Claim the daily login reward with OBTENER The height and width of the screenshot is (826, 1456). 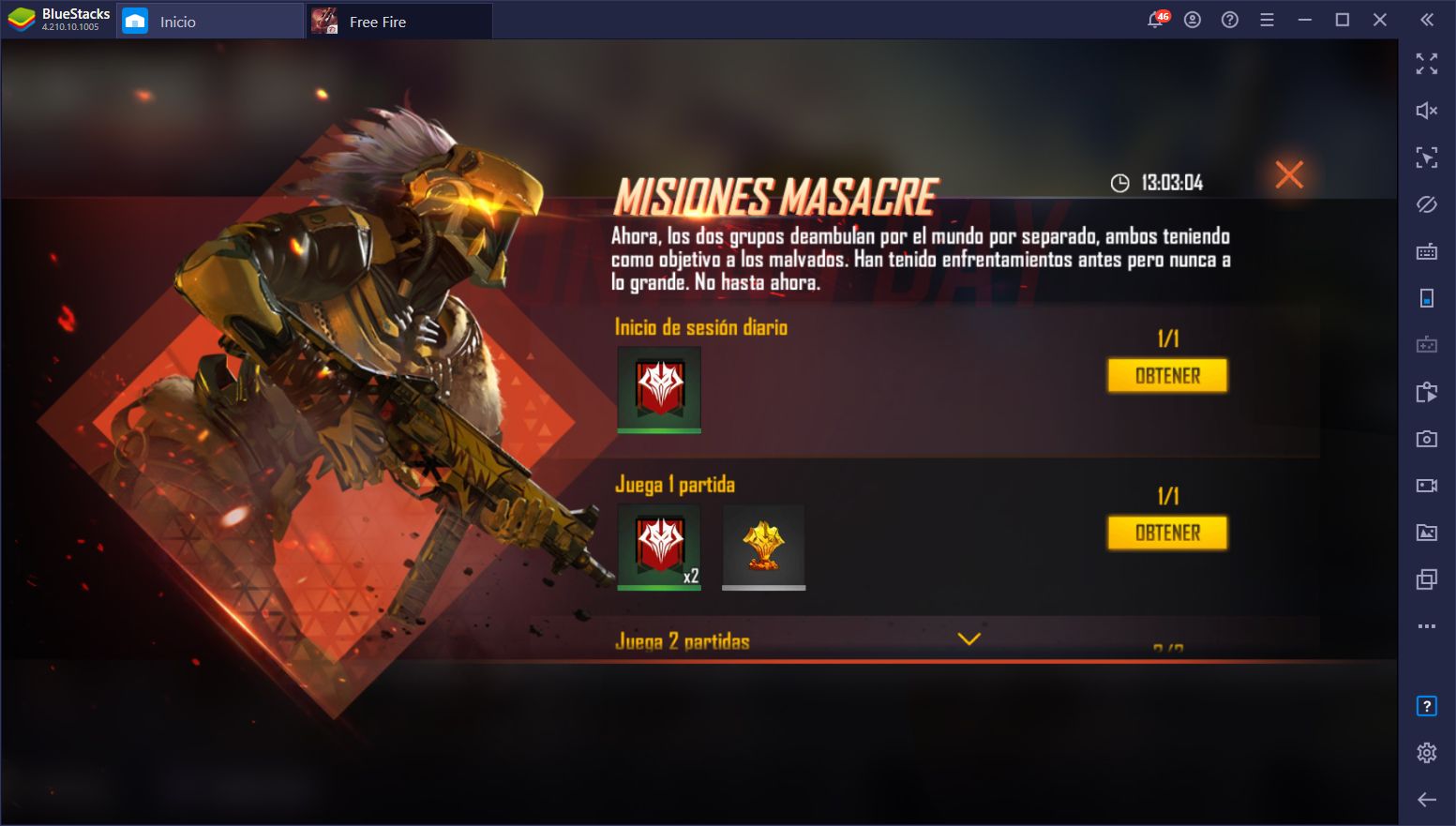pos(1167,376)
